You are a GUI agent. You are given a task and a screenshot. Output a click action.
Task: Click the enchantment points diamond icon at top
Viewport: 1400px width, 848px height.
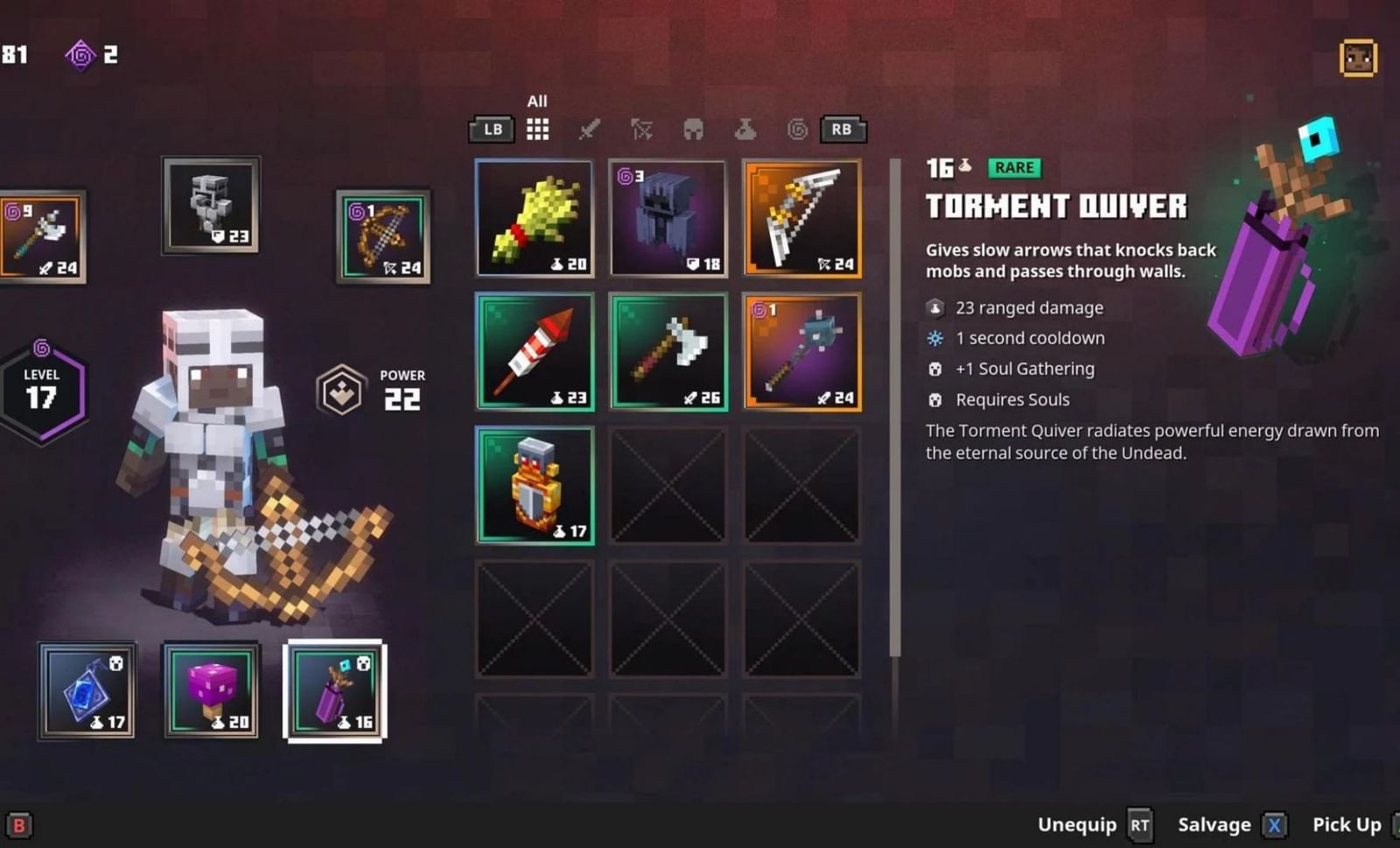(x=80, y=55)
